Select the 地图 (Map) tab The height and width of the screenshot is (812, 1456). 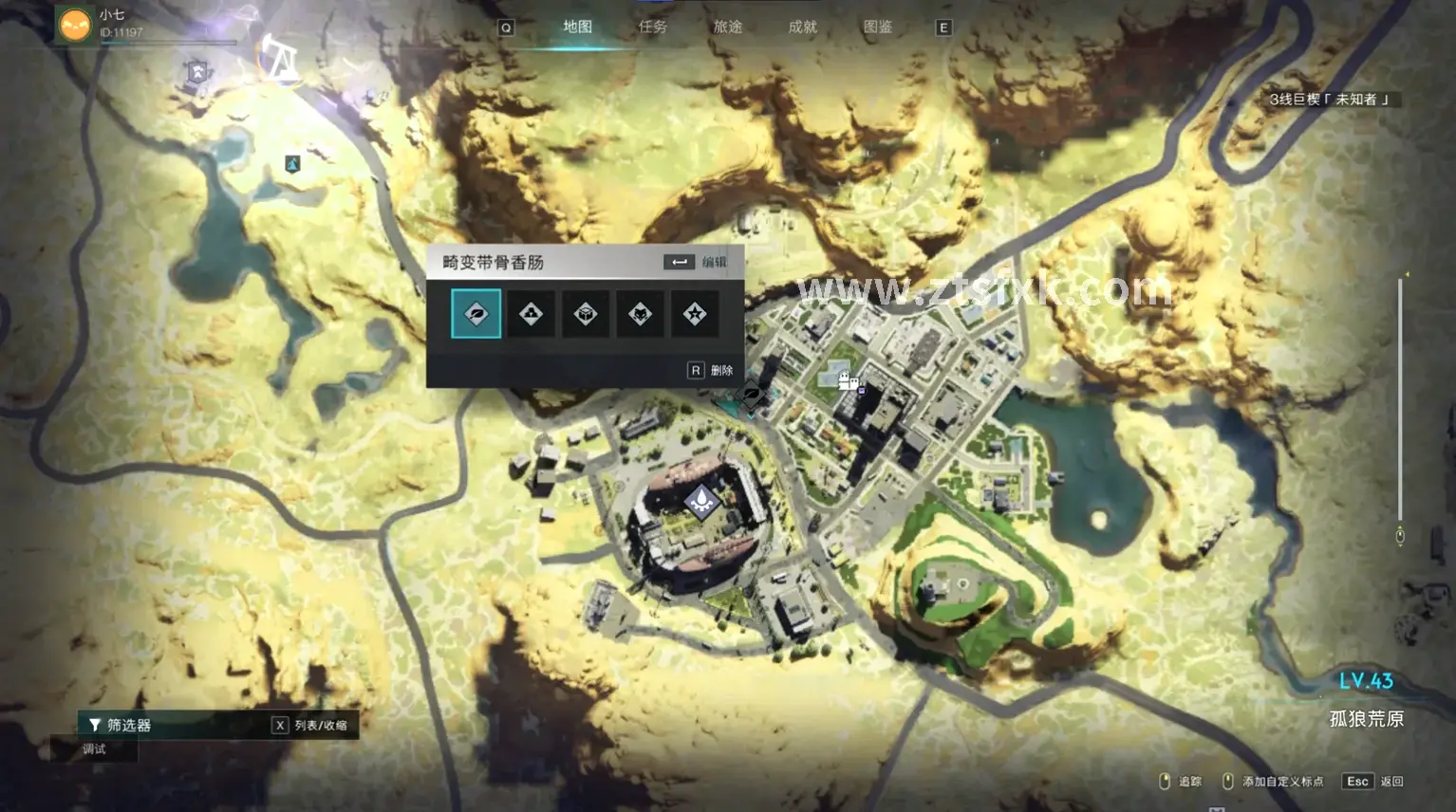(577, 27)
